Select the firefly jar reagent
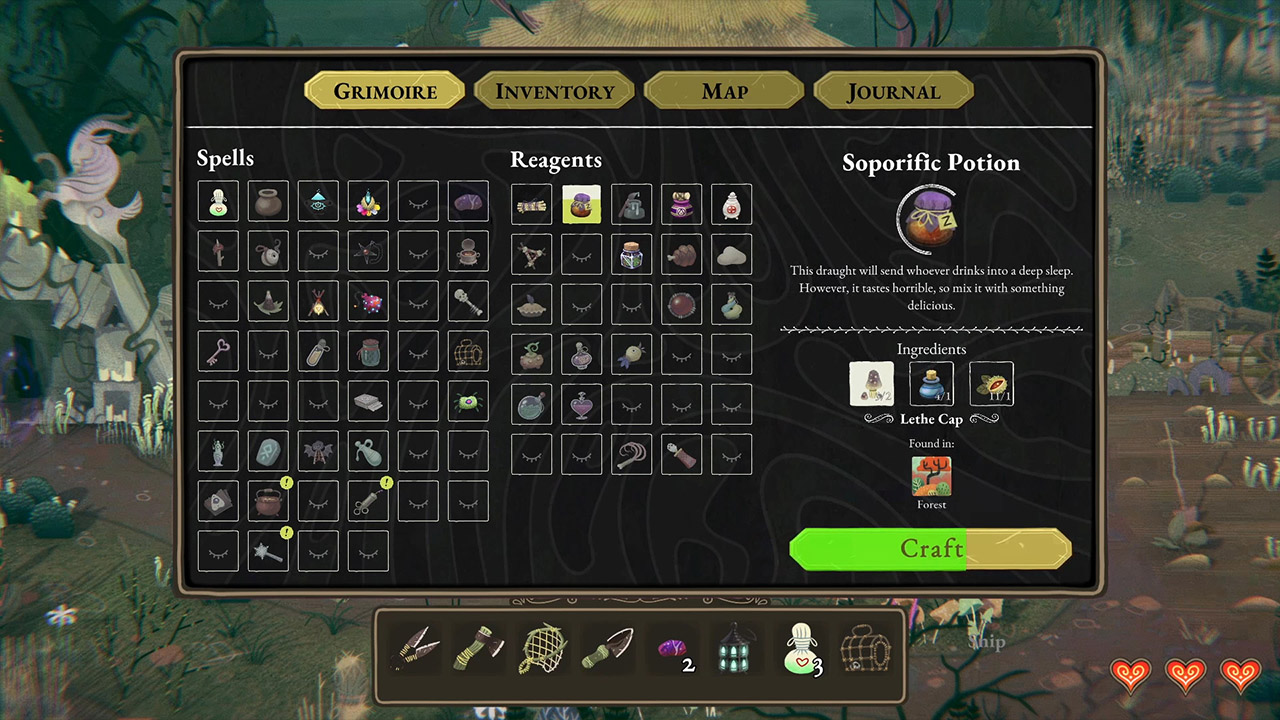Viewport: 1280px width, 720px height. 631,253
